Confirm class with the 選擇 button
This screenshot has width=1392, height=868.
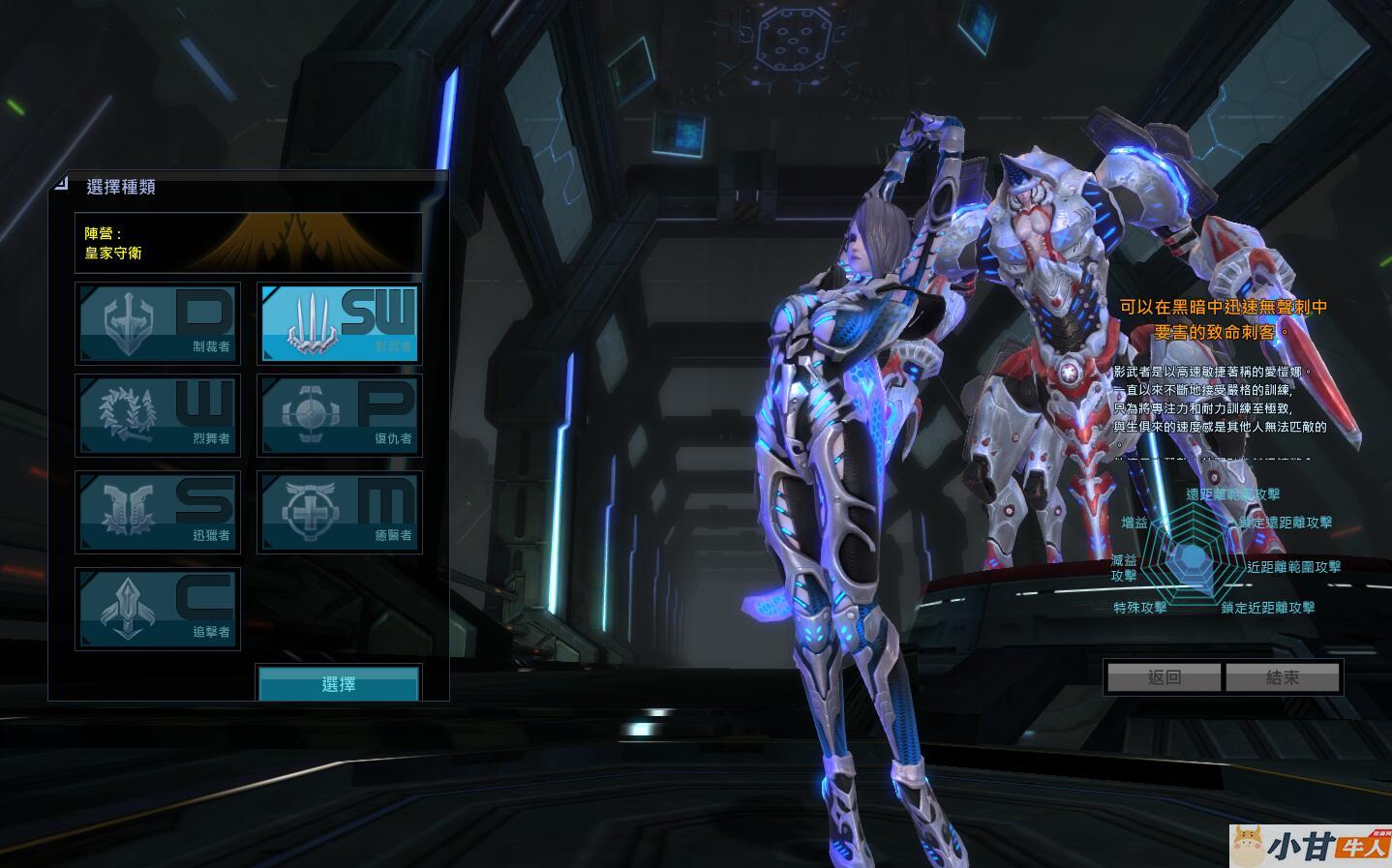click(339, 683)
